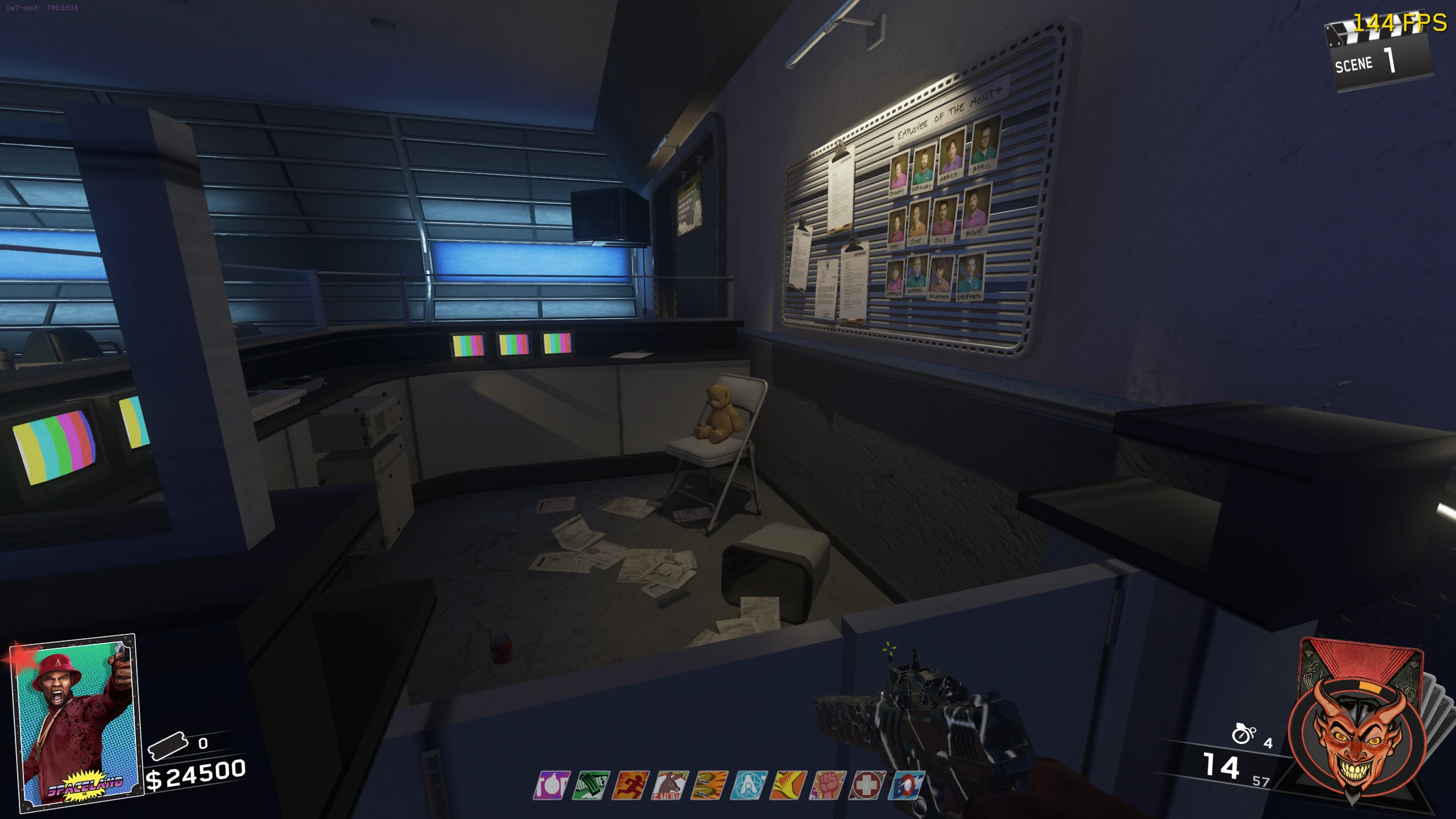Select the Slappy Taffy fist perk icon
The width and height of the screenshot is (1456, 819).
(828, 785)
